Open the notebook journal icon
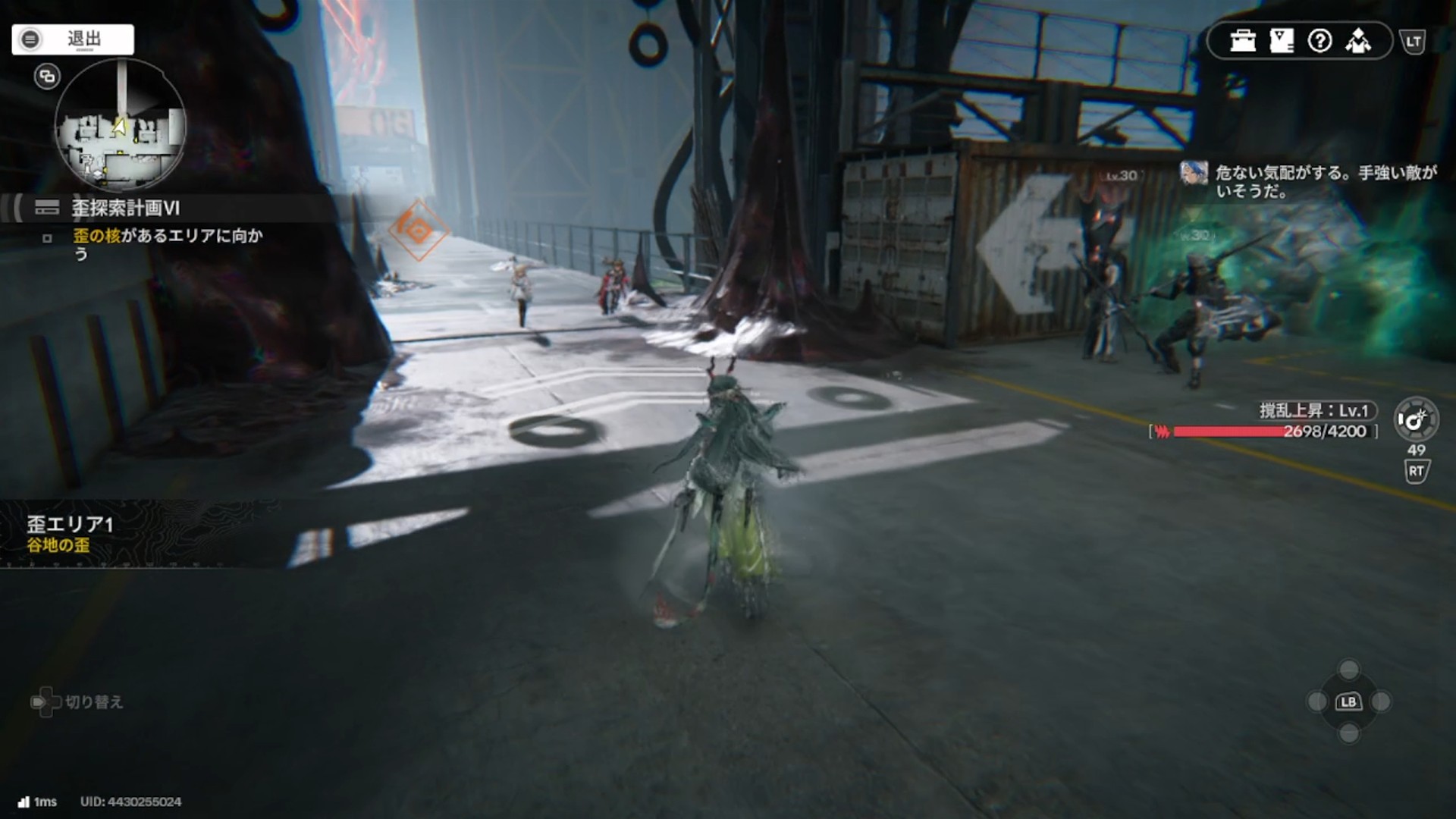The image size is (1456, 819). click(1282, 41)
